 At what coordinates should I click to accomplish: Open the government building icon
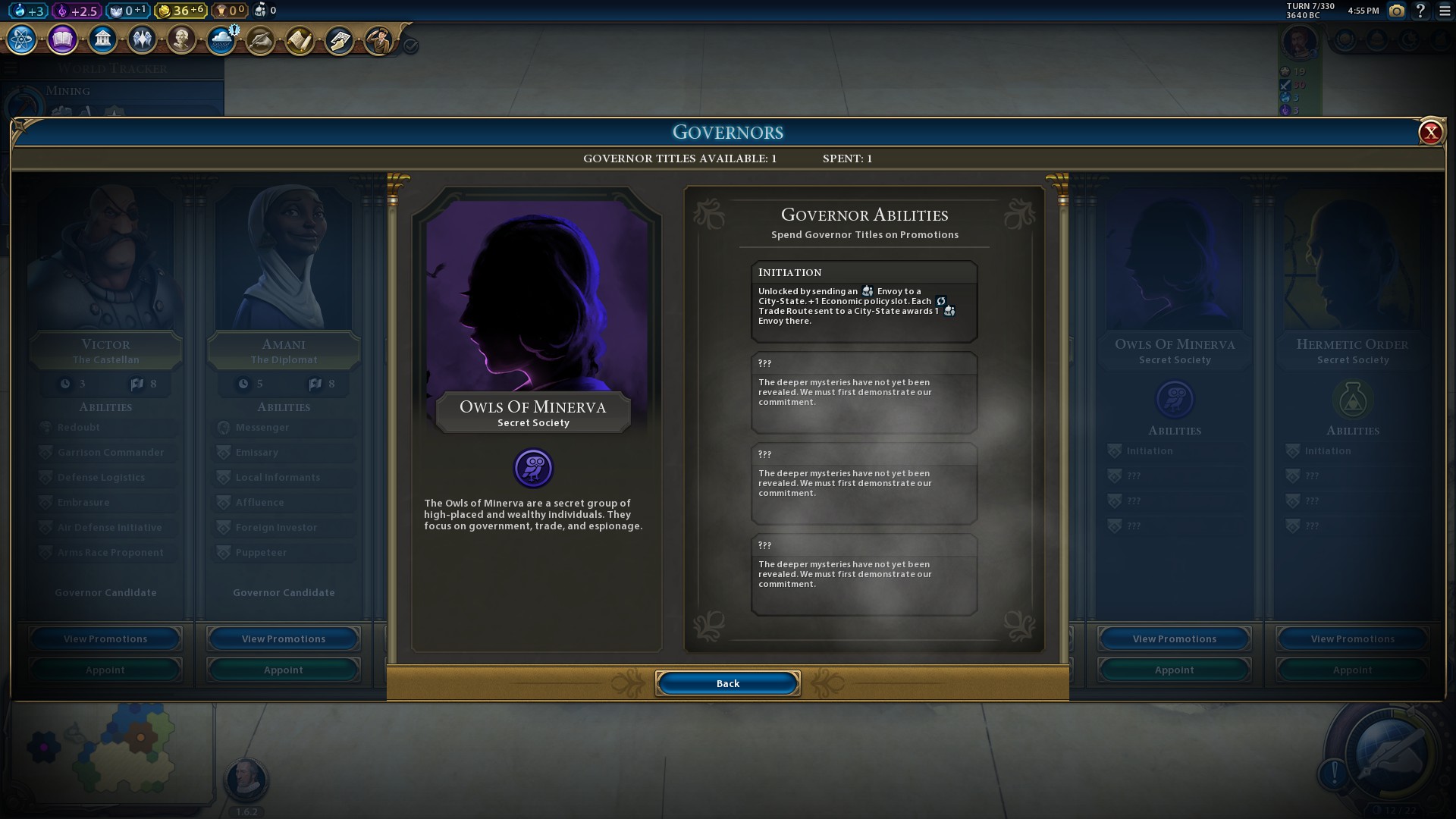[x=102, y=39]
